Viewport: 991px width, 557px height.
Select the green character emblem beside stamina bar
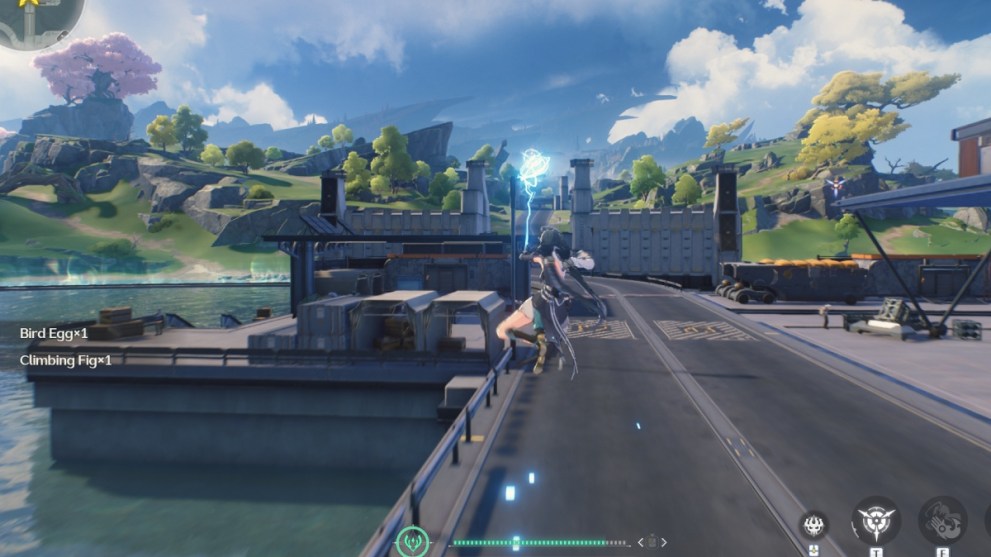pos(413,543)
